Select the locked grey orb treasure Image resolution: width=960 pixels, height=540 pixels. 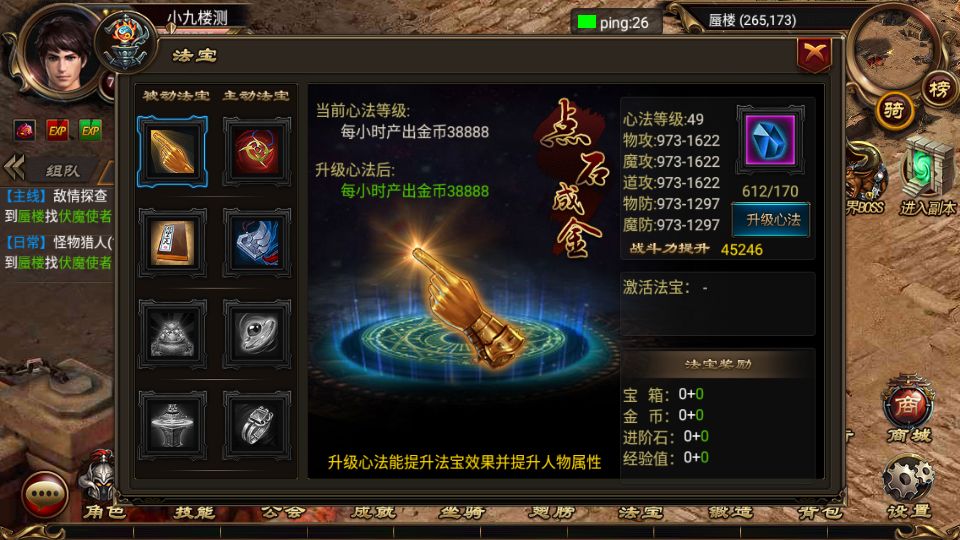coord(256,330)
